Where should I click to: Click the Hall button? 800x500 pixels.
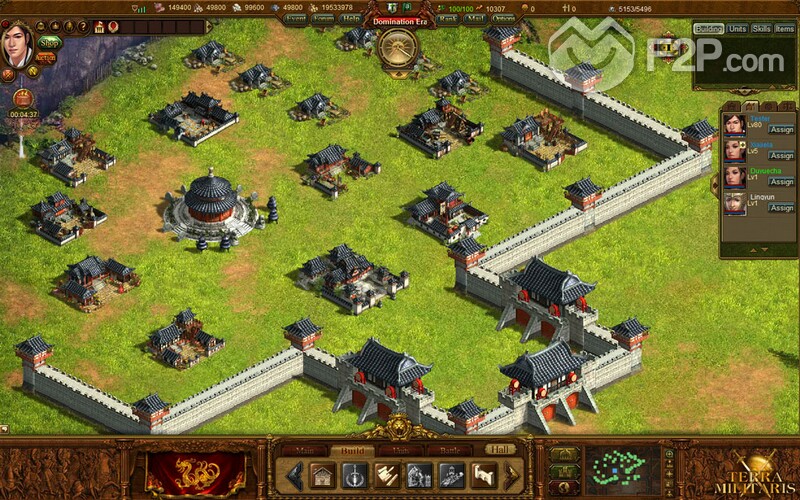coord(501,451)
